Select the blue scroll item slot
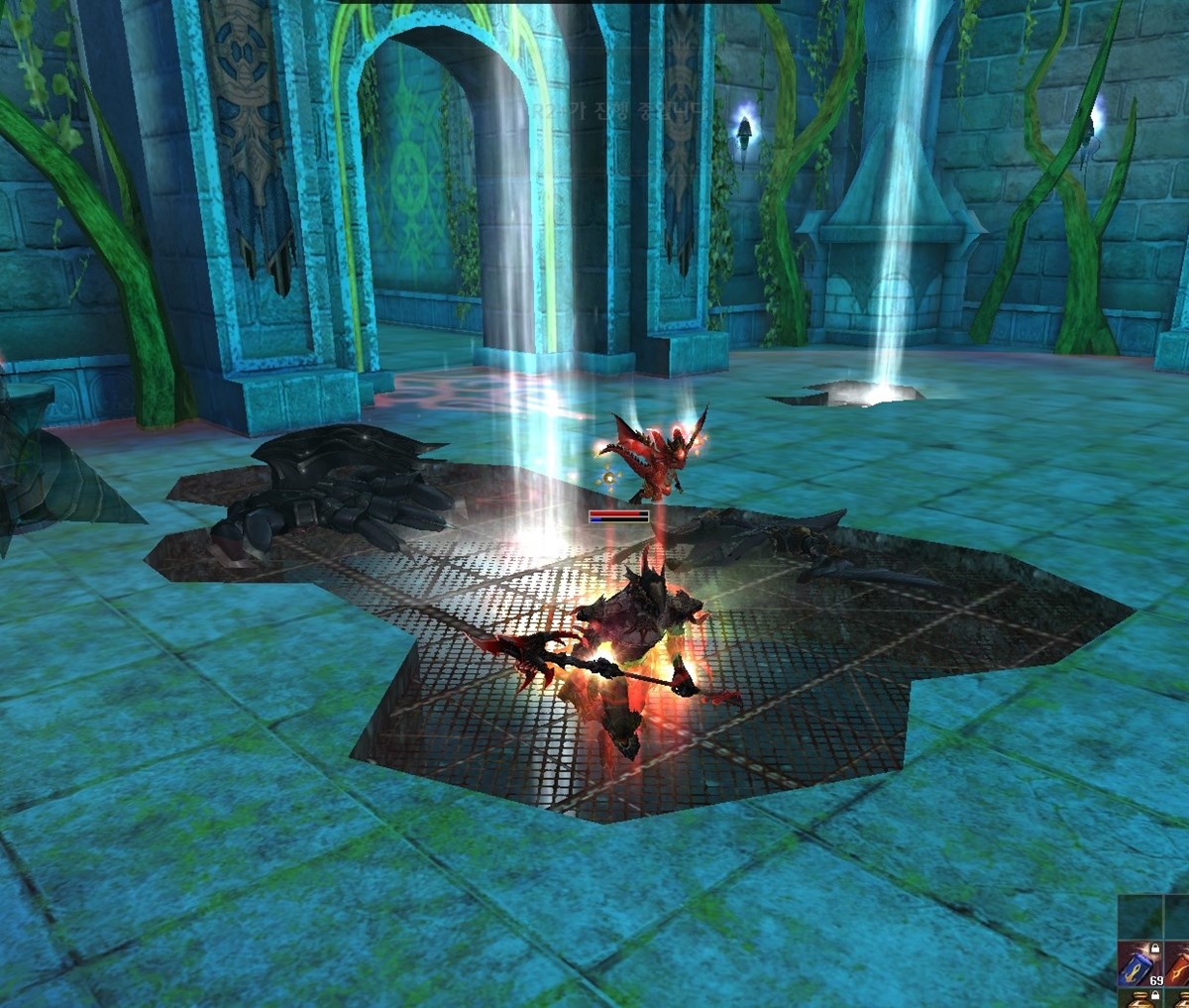This screenshot has height=1008, width=1189. (x=1138, y=964)
